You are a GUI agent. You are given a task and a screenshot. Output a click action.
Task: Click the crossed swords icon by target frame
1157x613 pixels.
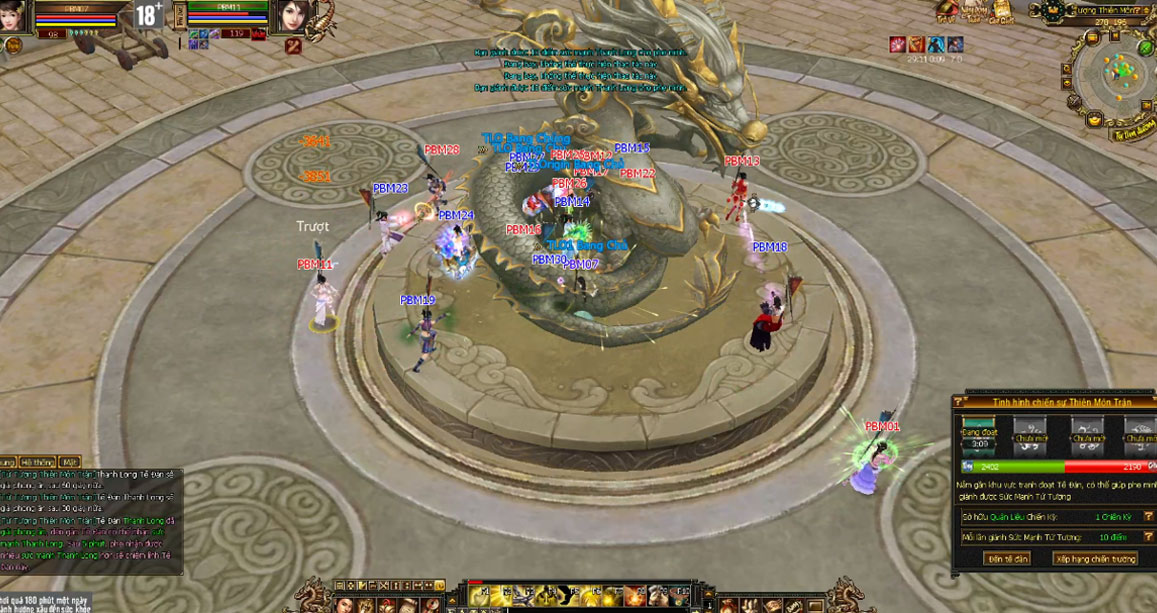(293, 45)
